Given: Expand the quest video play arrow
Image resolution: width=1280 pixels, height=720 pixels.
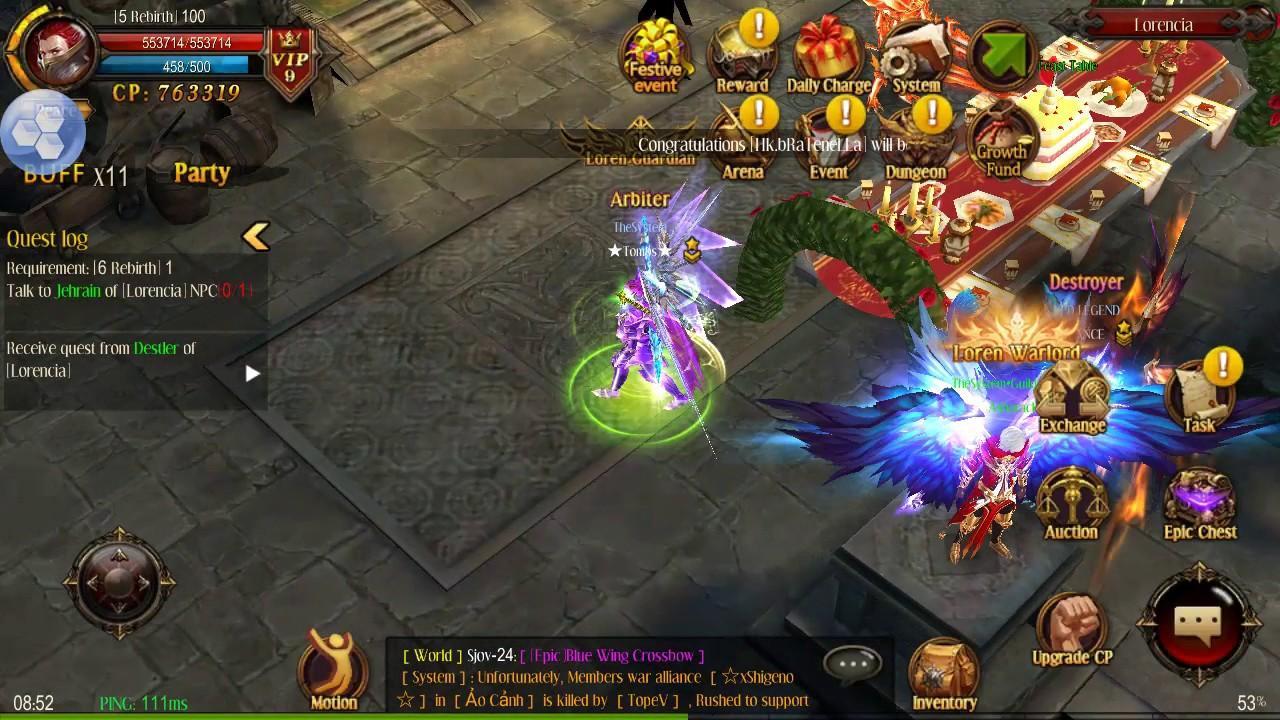Looking at the screenshot, I should (252, 374).
